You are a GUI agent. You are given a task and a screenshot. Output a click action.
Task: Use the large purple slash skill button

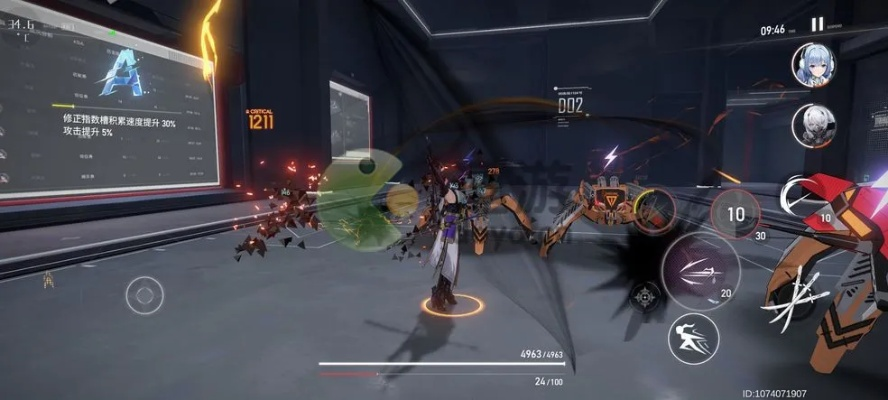[x=699, y=270]
